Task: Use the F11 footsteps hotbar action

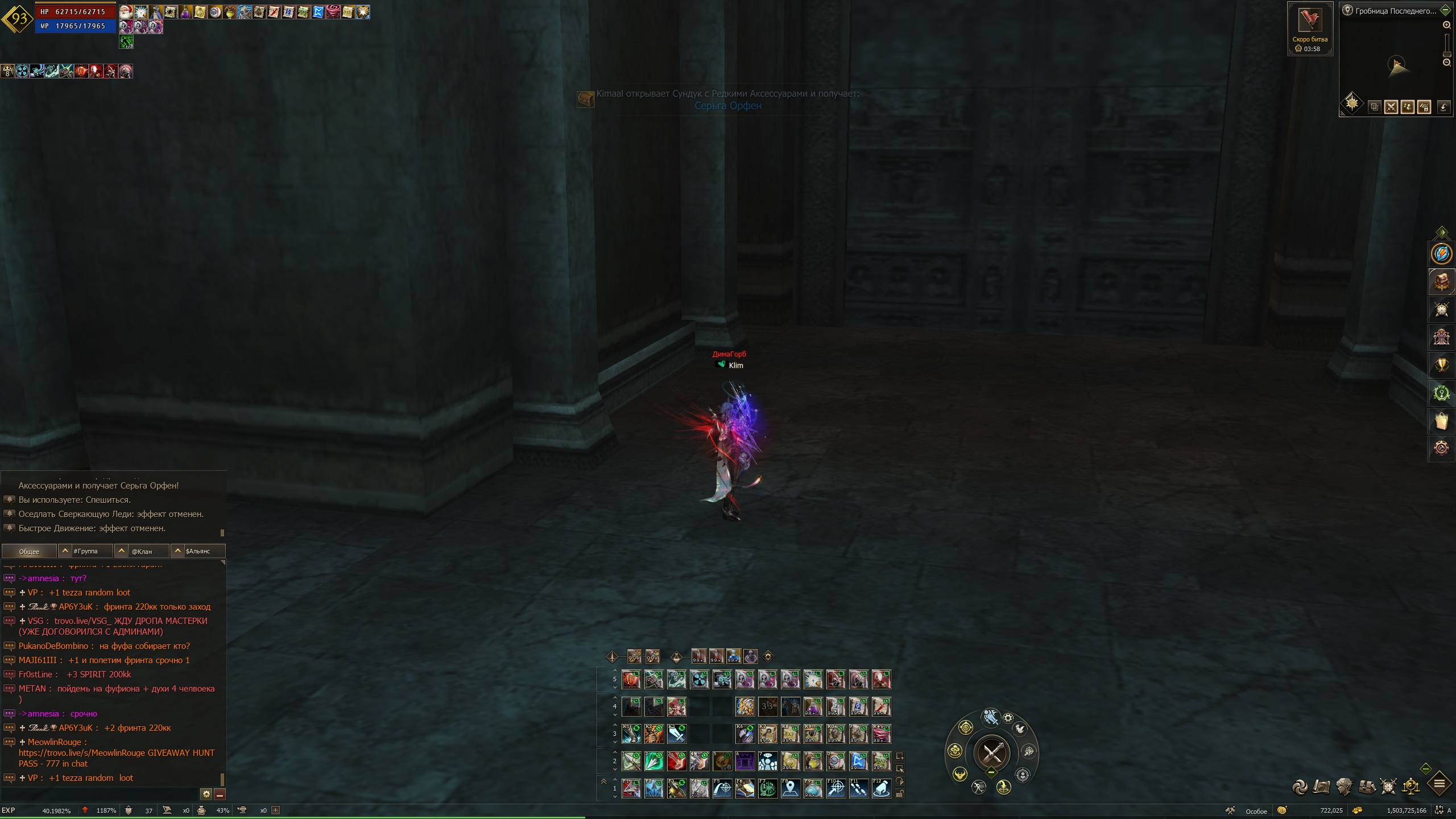Action: click(858, 788)
